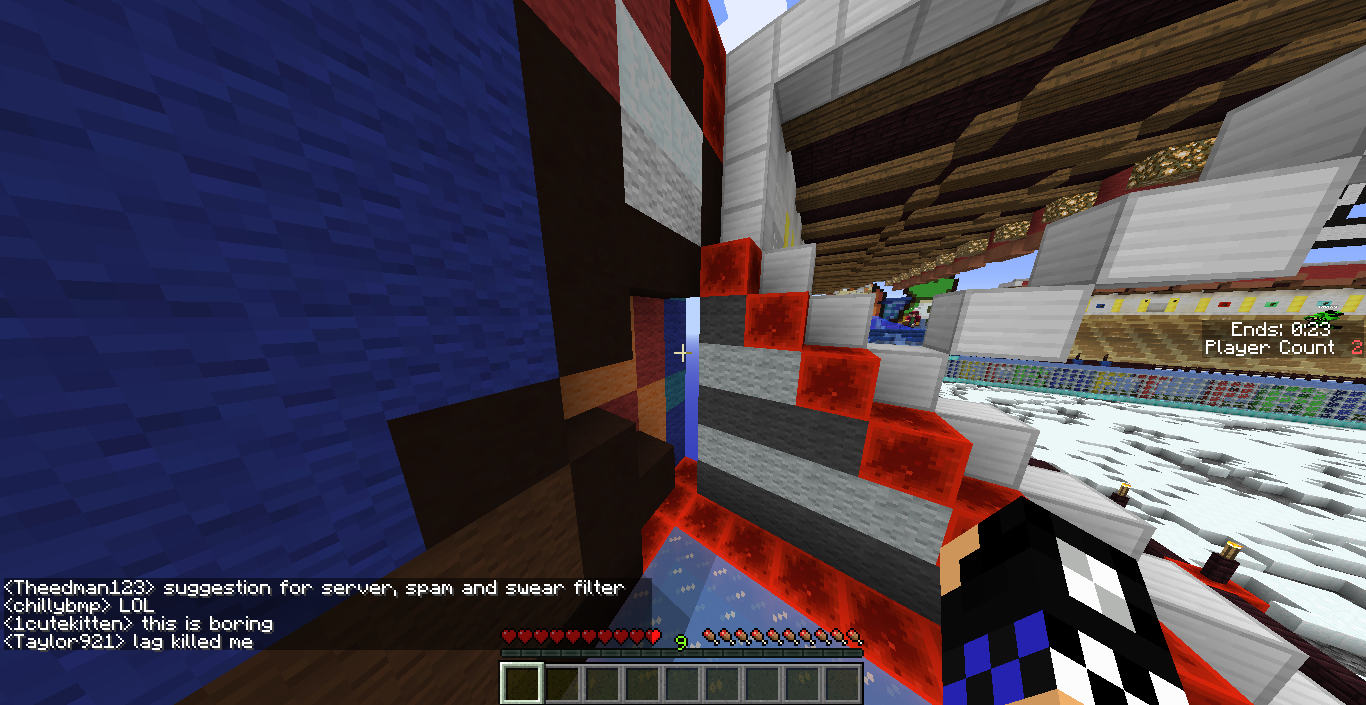Click Taylor921's 'lag killed me' message
The image size is (1366, 705).
129,642
